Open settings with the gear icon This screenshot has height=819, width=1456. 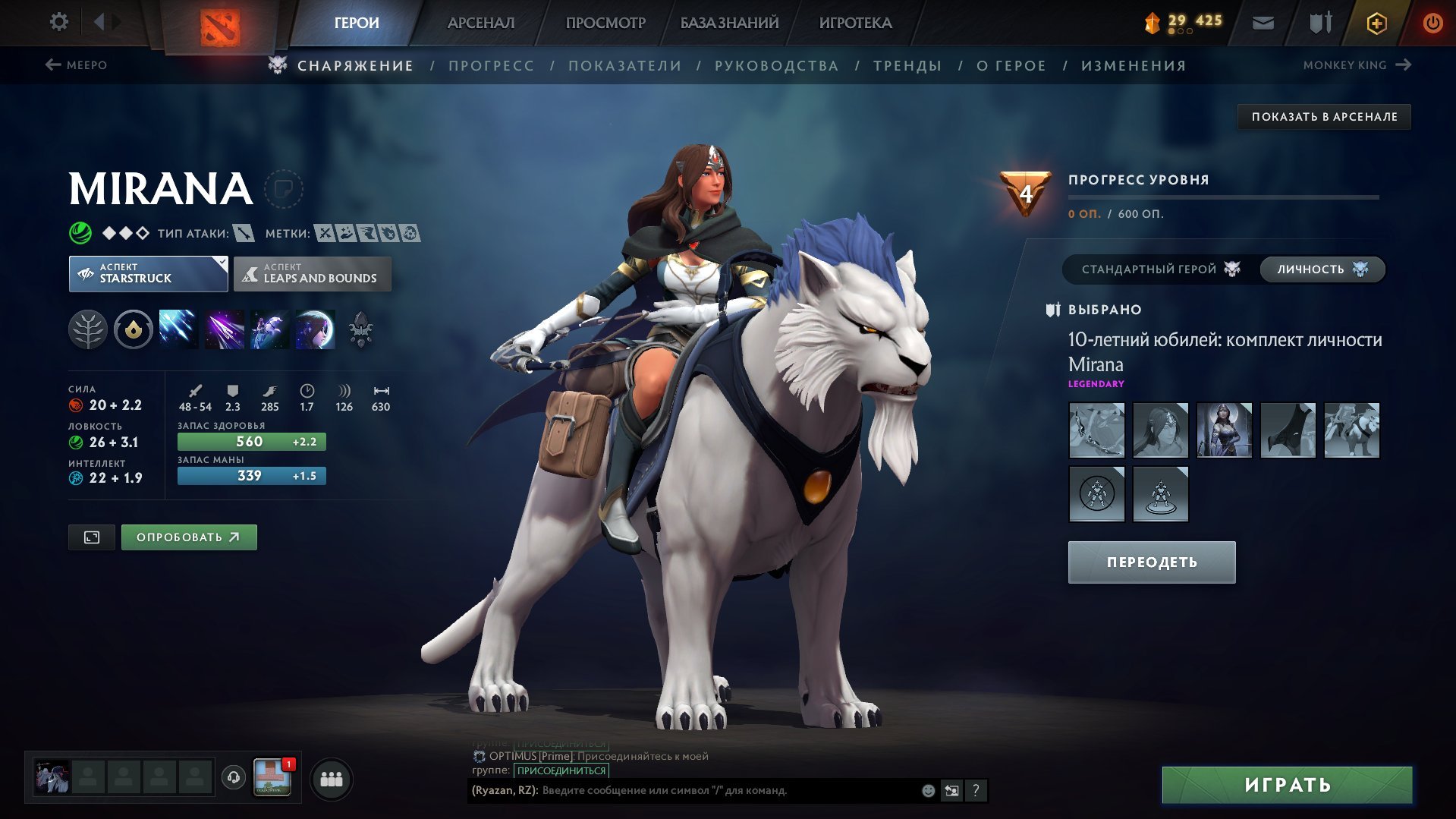(58, 22)
